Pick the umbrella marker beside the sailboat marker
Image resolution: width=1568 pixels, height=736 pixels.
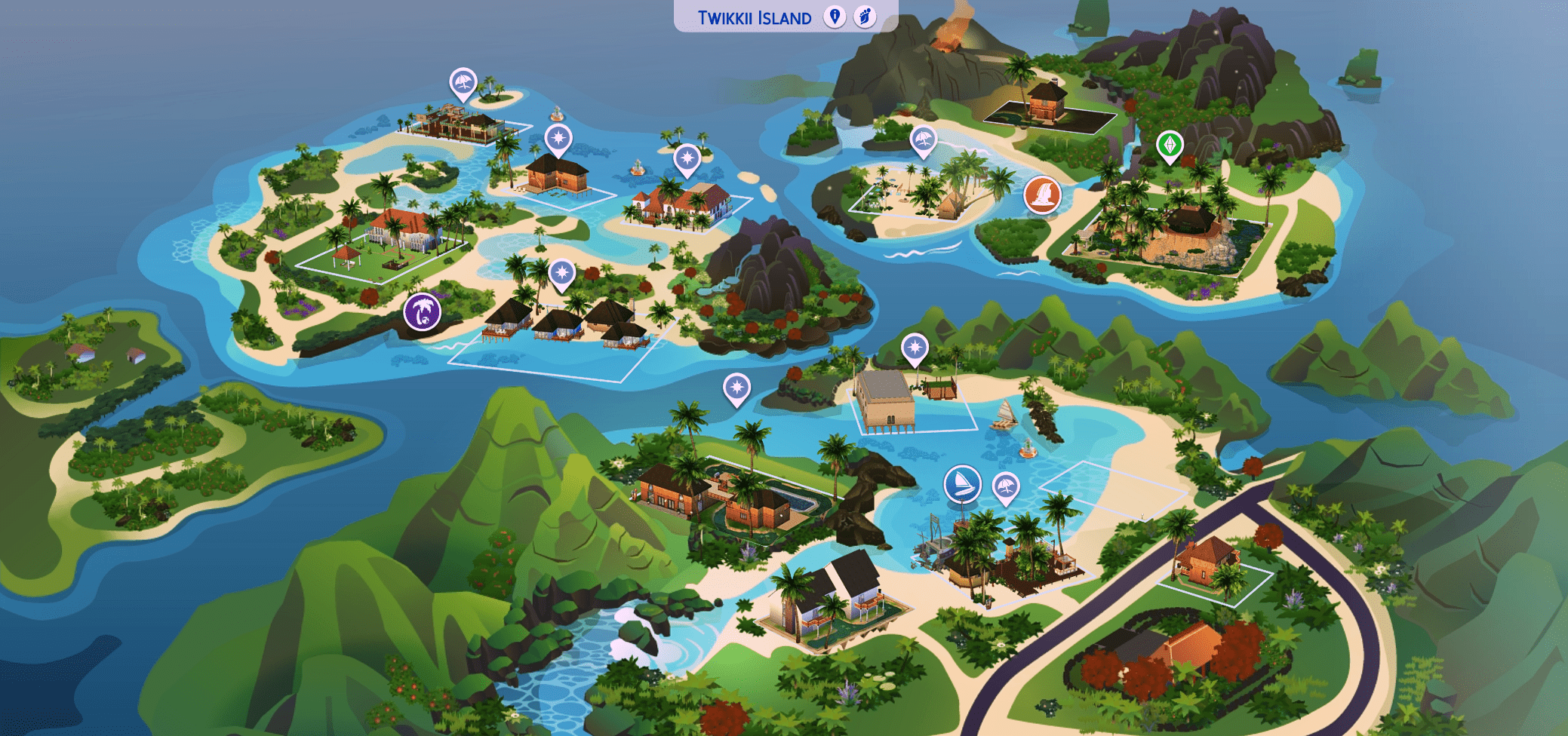click(x=1005, y=486)
